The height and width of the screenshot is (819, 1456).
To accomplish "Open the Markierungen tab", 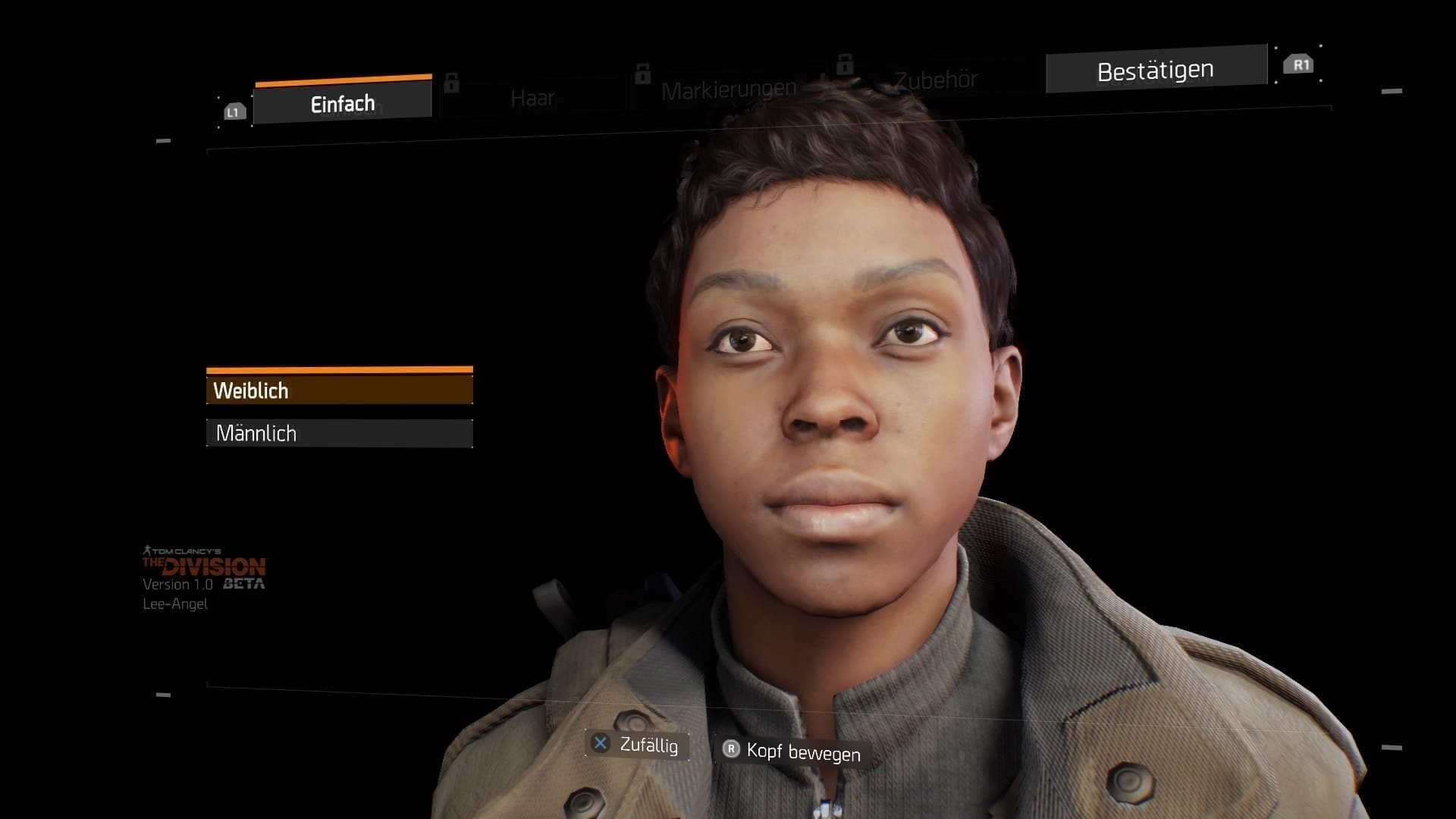I will [728, 88].
